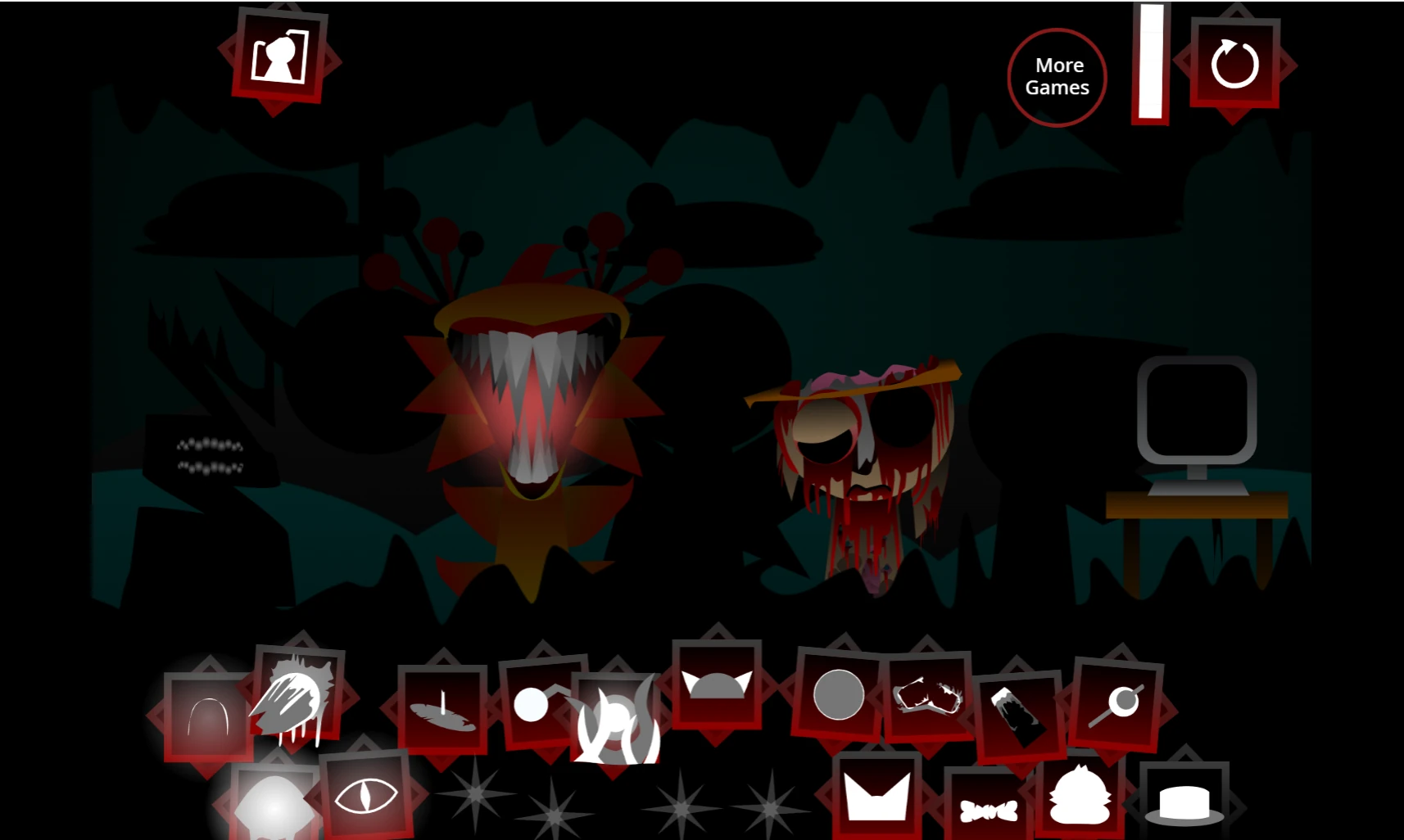
Task: Open More Games
Action: (1057, 76)
